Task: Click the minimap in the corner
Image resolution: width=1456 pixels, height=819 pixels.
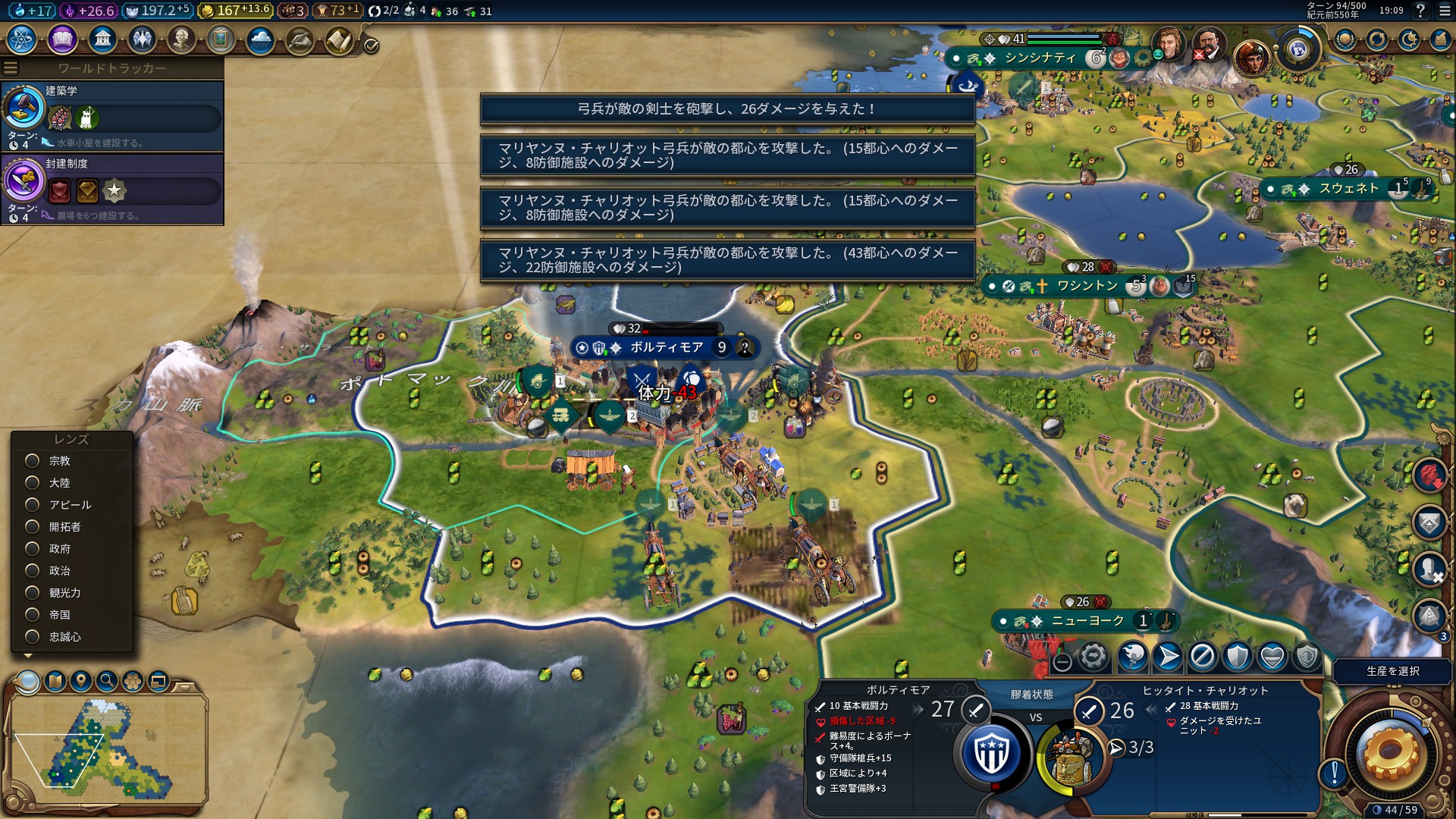Action: [108, 748]
